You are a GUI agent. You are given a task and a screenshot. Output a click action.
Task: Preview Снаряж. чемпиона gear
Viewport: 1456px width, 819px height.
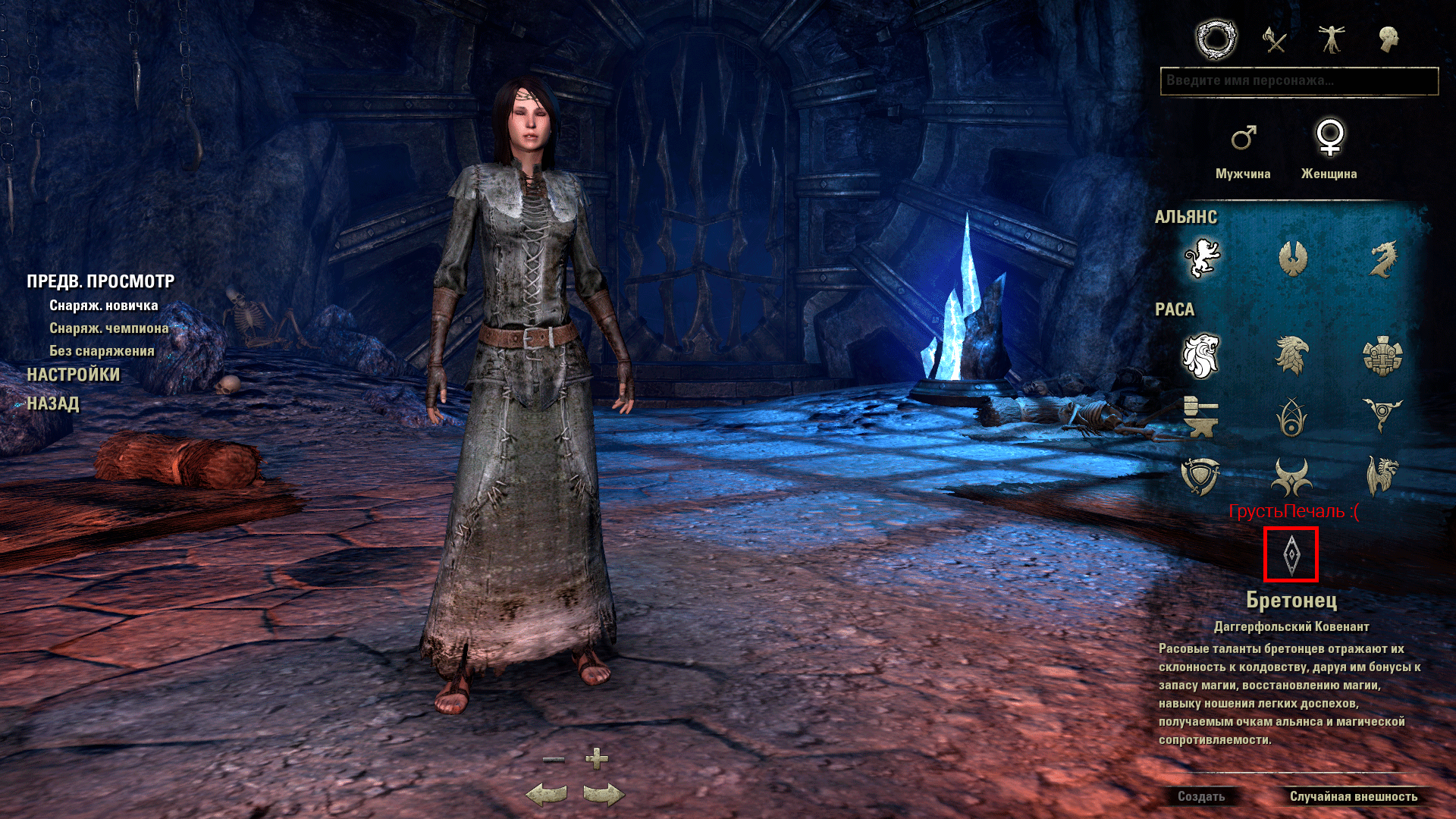pyautogui.click(x=109, y=328)
